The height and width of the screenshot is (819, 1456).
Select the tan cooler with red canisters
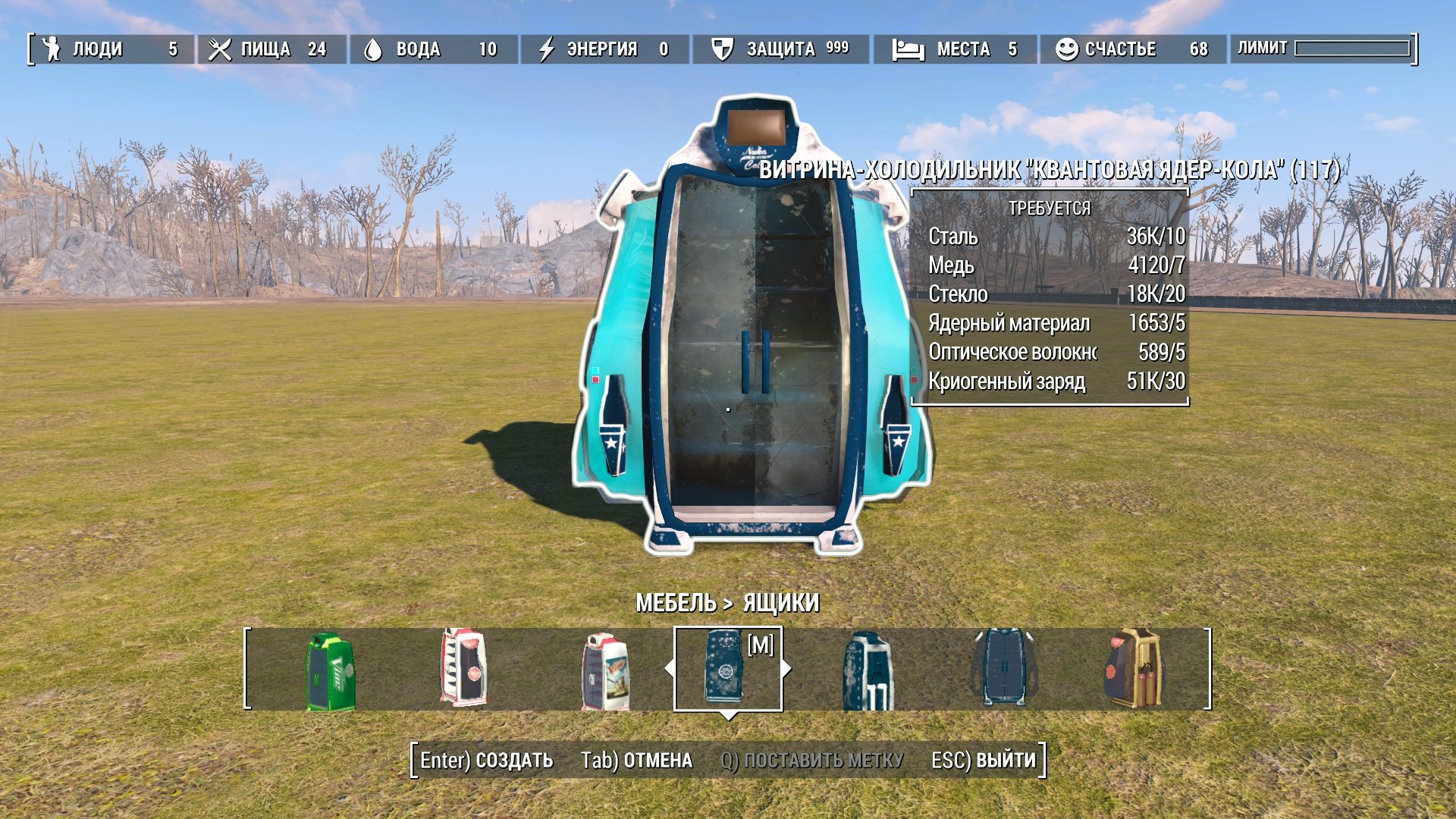[1133, 669]
